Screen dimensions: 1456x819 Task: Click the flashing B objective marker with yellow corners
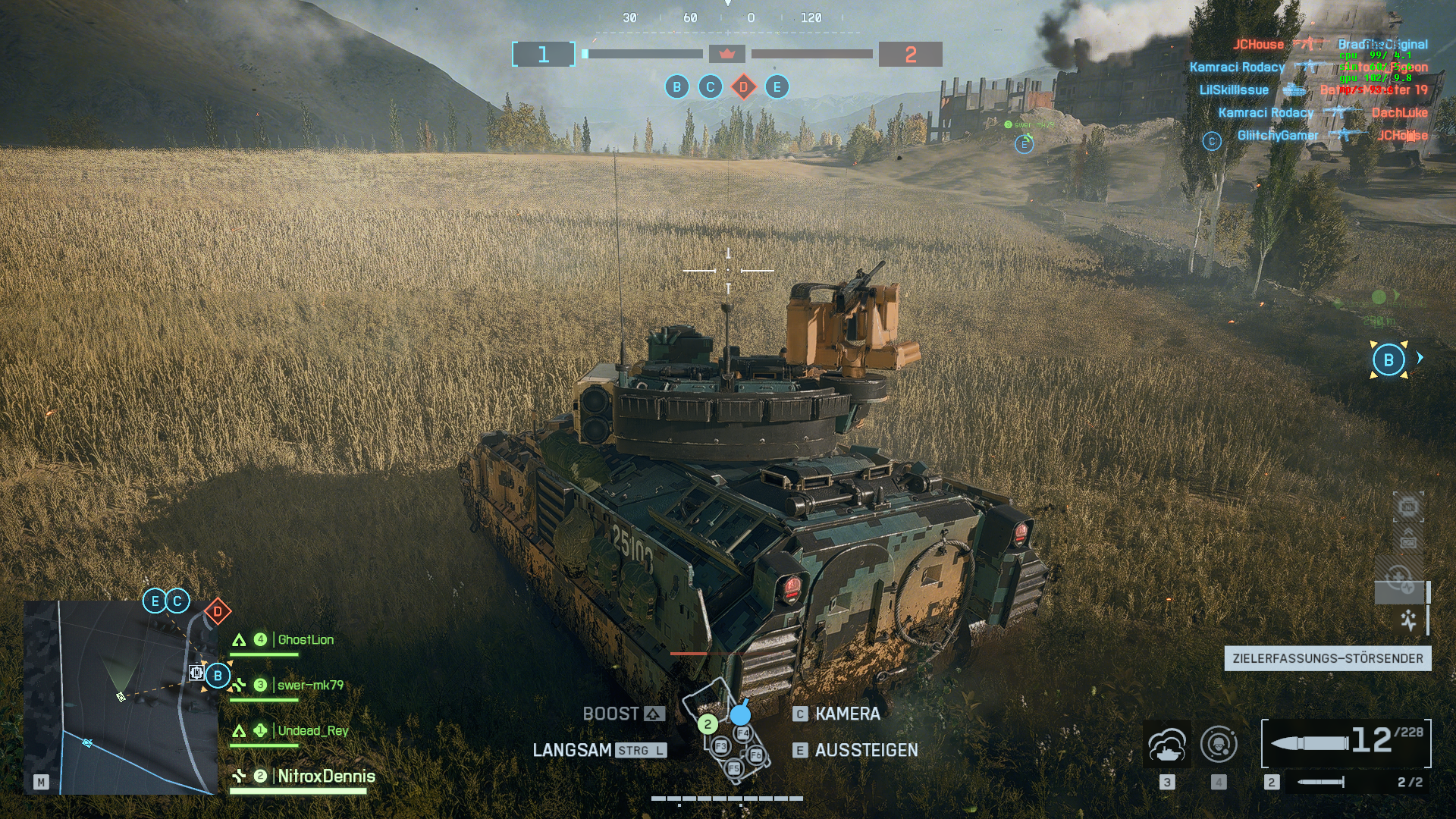tap(1389, 360)
